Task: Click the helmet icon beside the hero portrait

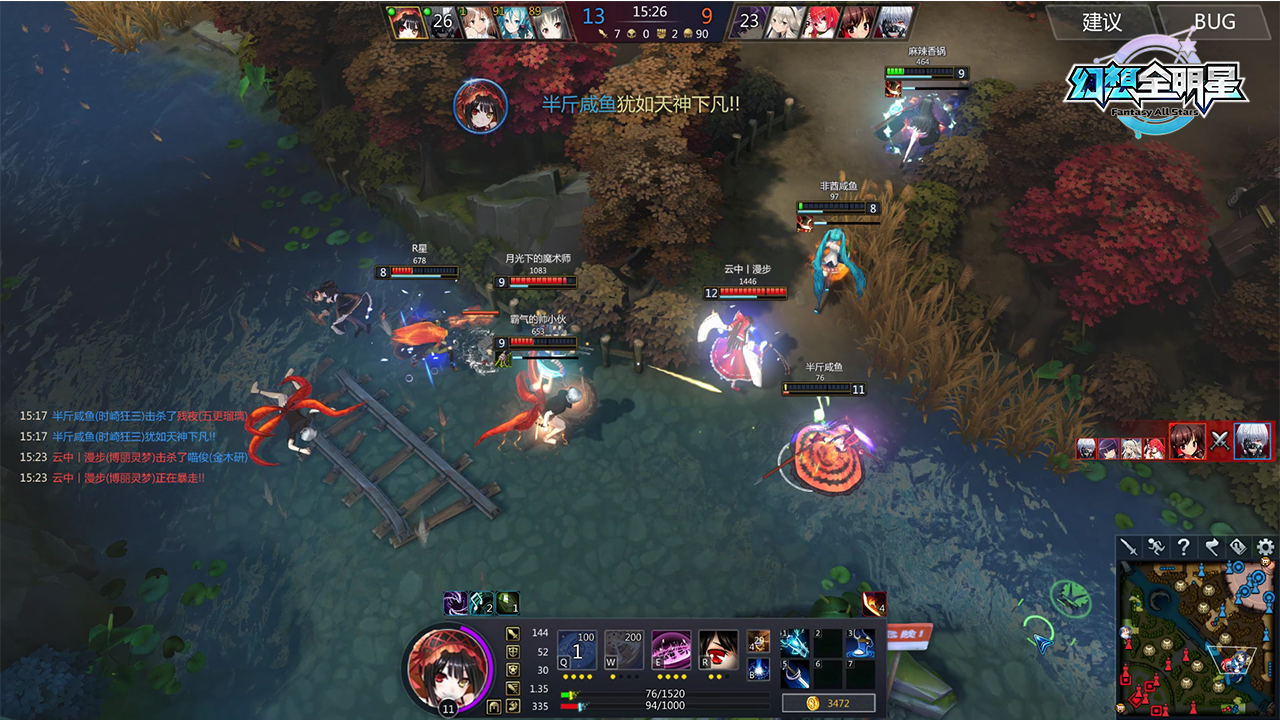Action: pyautogui.click(x=494, y=707)
